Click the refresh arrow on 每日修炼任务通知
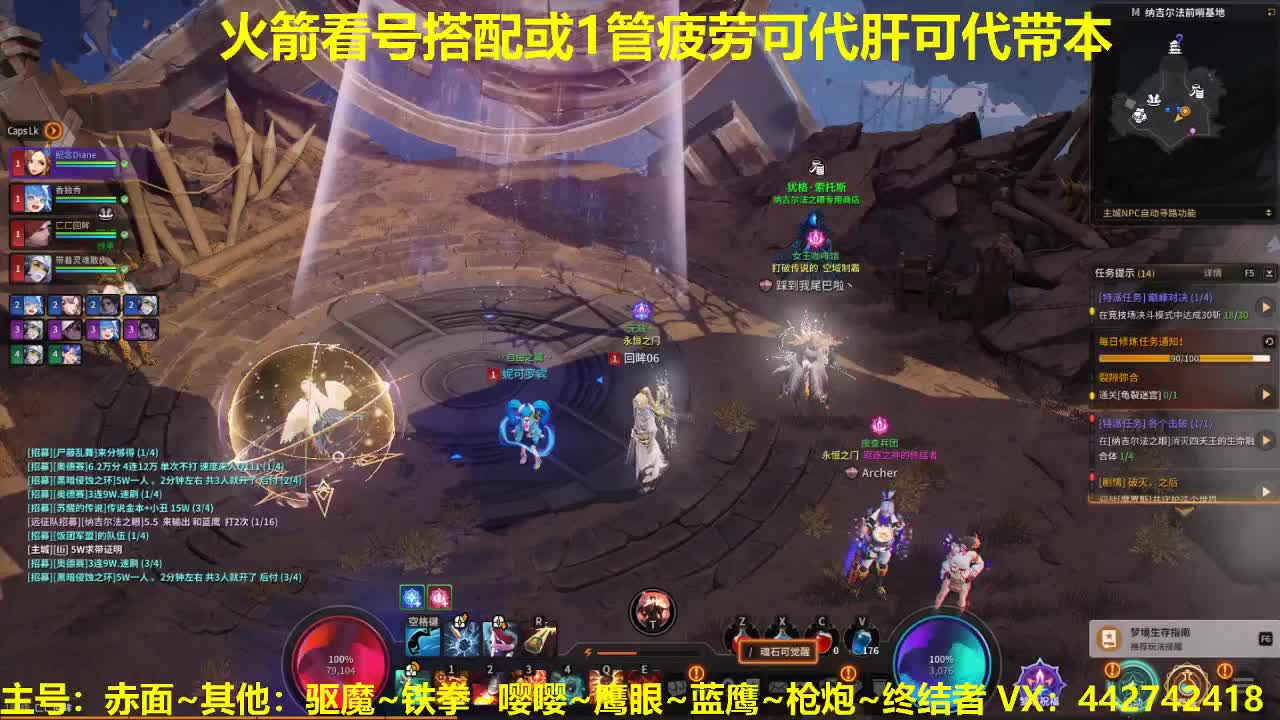This screenshot has width=1280, height=720. (x=1269, y=340)
